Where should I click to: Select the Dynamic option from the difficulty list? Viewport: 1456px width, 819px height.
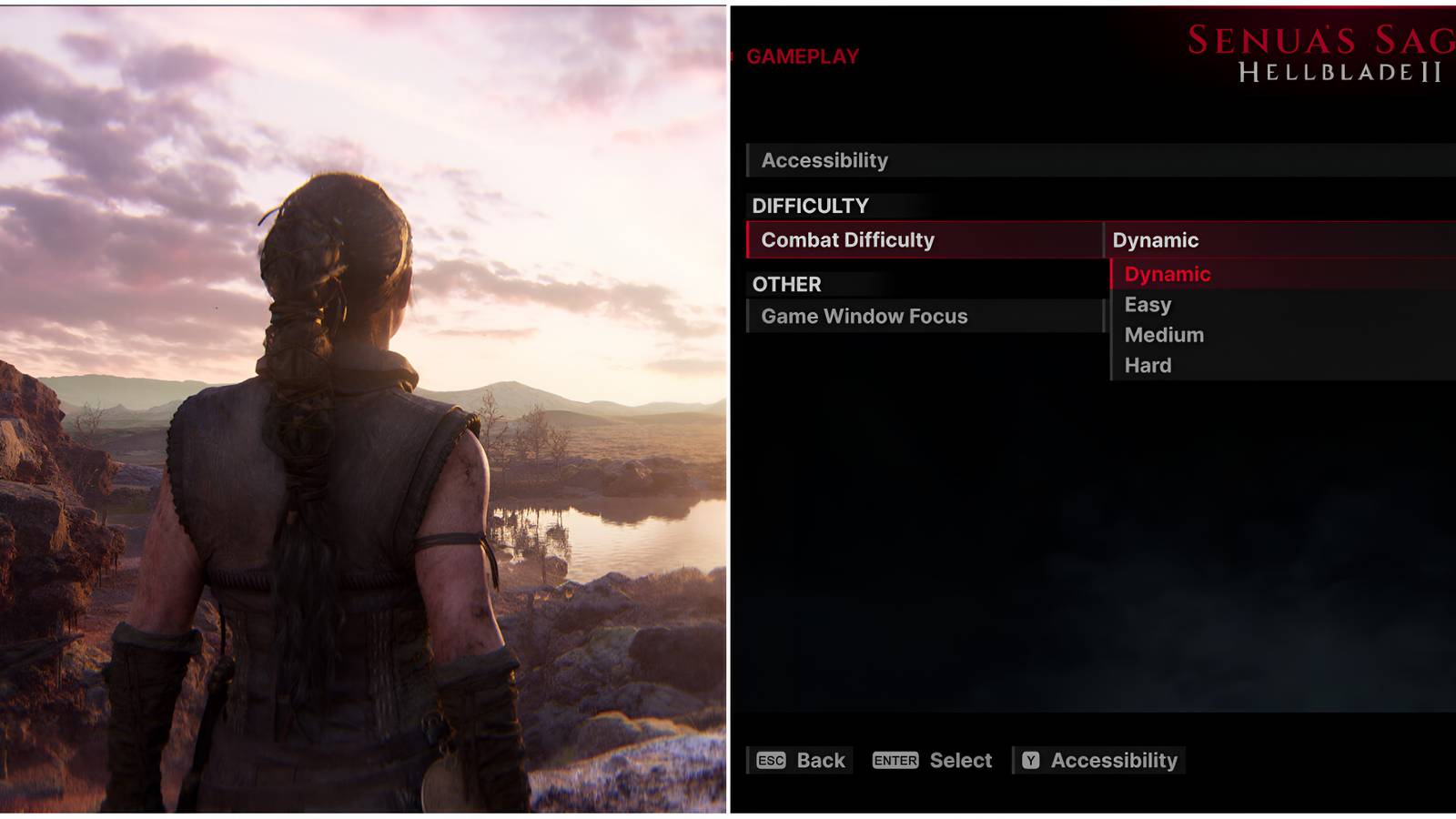click(1167, 274)
